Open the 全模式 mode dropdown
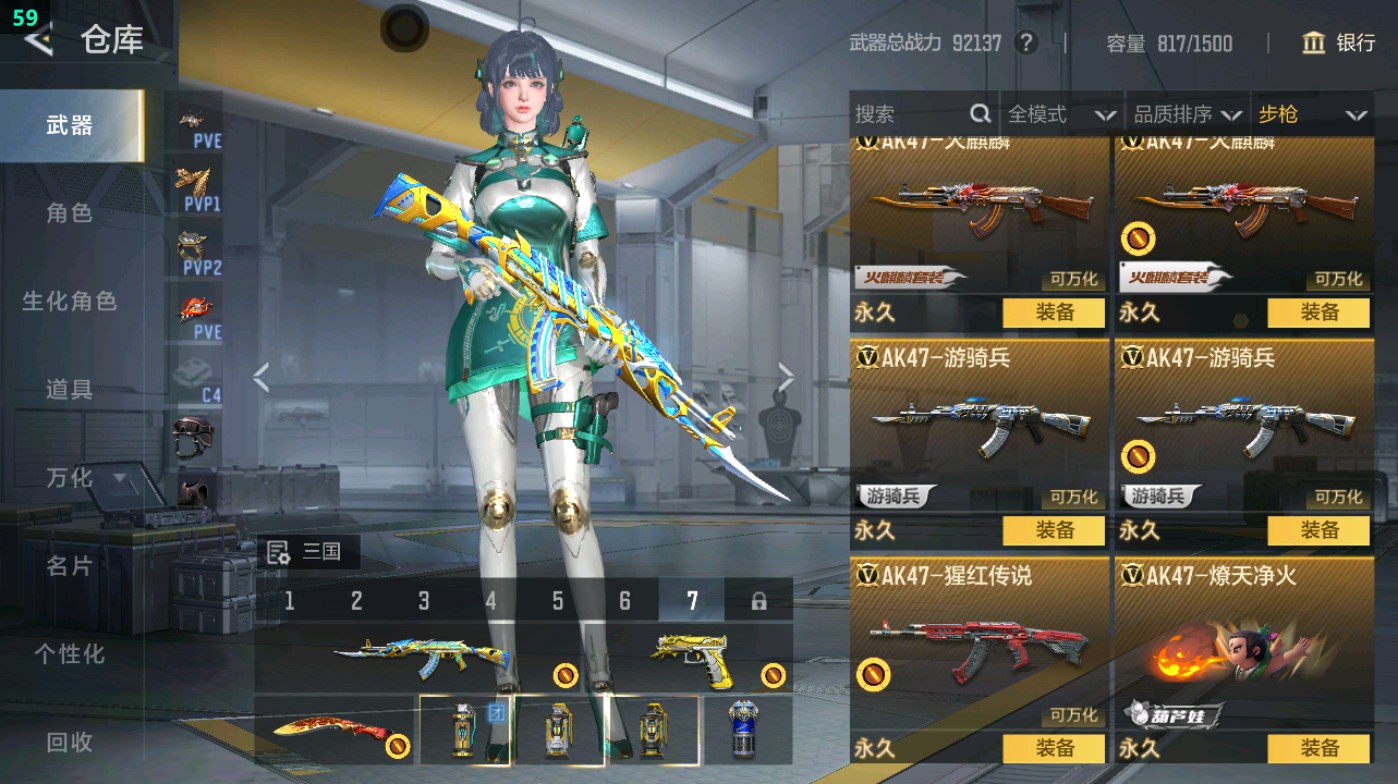 tap(1060, 115)
